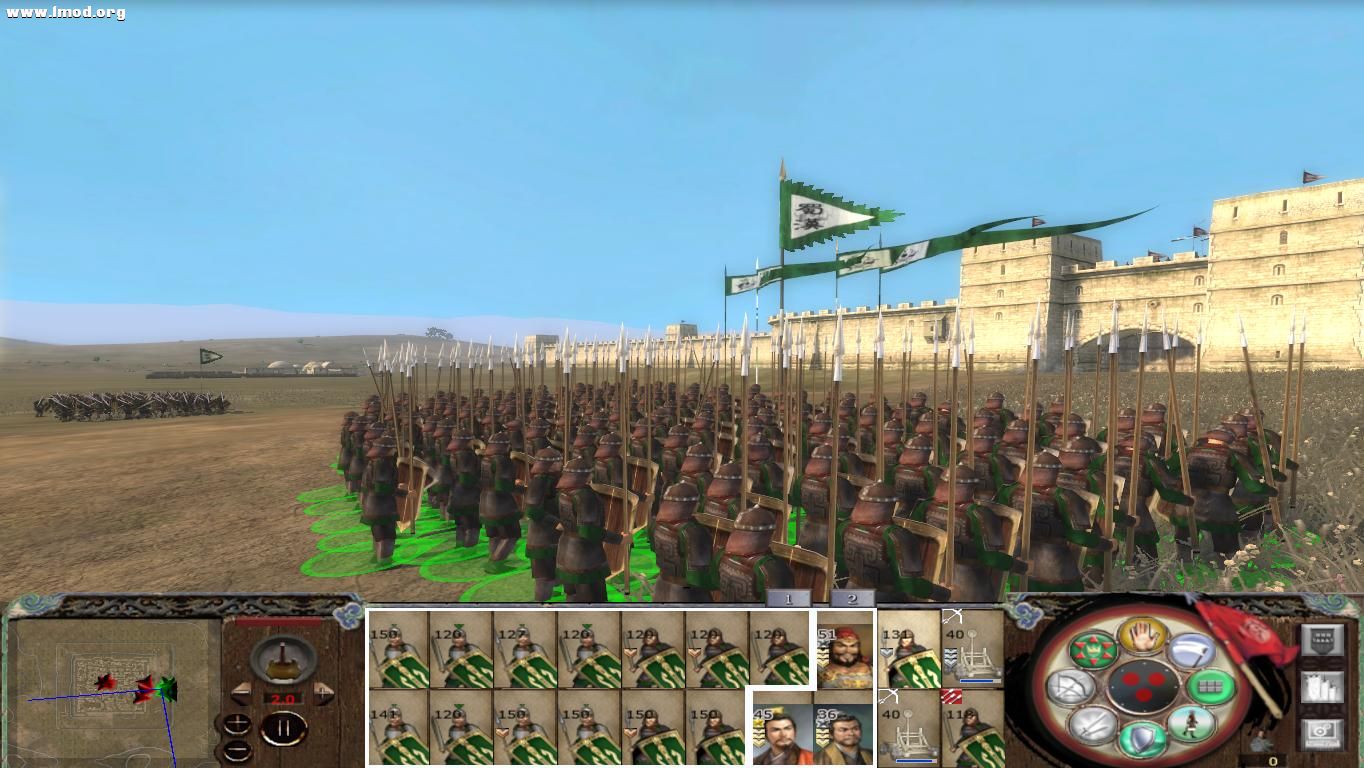Select withdraw with the green compass icon

1094,648
